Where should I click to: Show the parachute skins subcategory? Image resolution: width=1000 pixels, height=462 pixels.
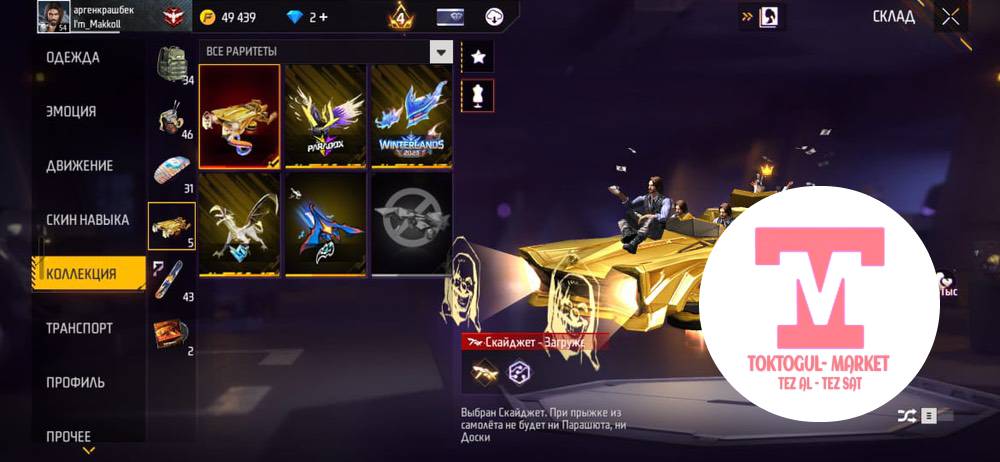point(172,172)
